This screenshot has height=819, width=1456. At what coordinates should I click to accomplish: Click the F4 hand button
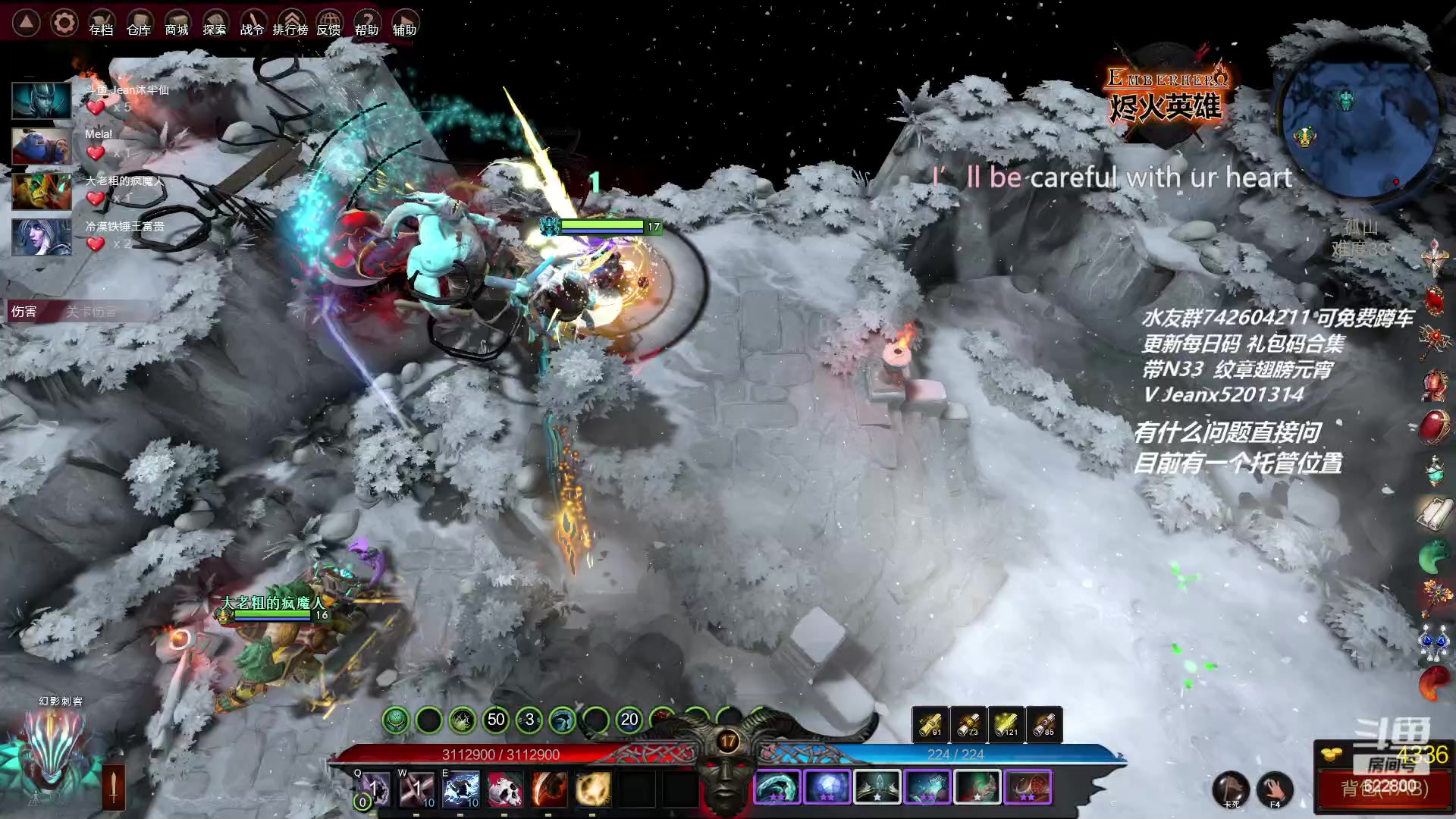pyautogui.click(x=1276, y=789)
